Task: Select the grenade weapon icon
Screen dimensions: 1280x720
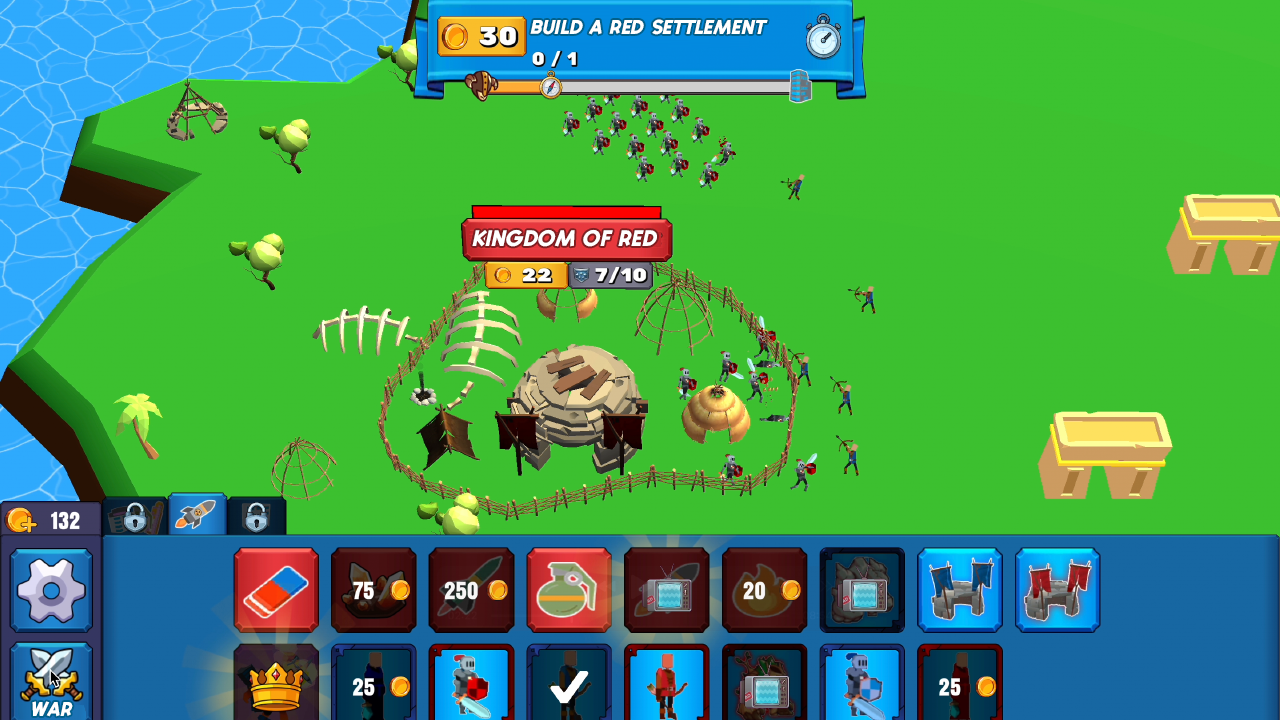Action: pyautogui.click(x=569, y=590)
